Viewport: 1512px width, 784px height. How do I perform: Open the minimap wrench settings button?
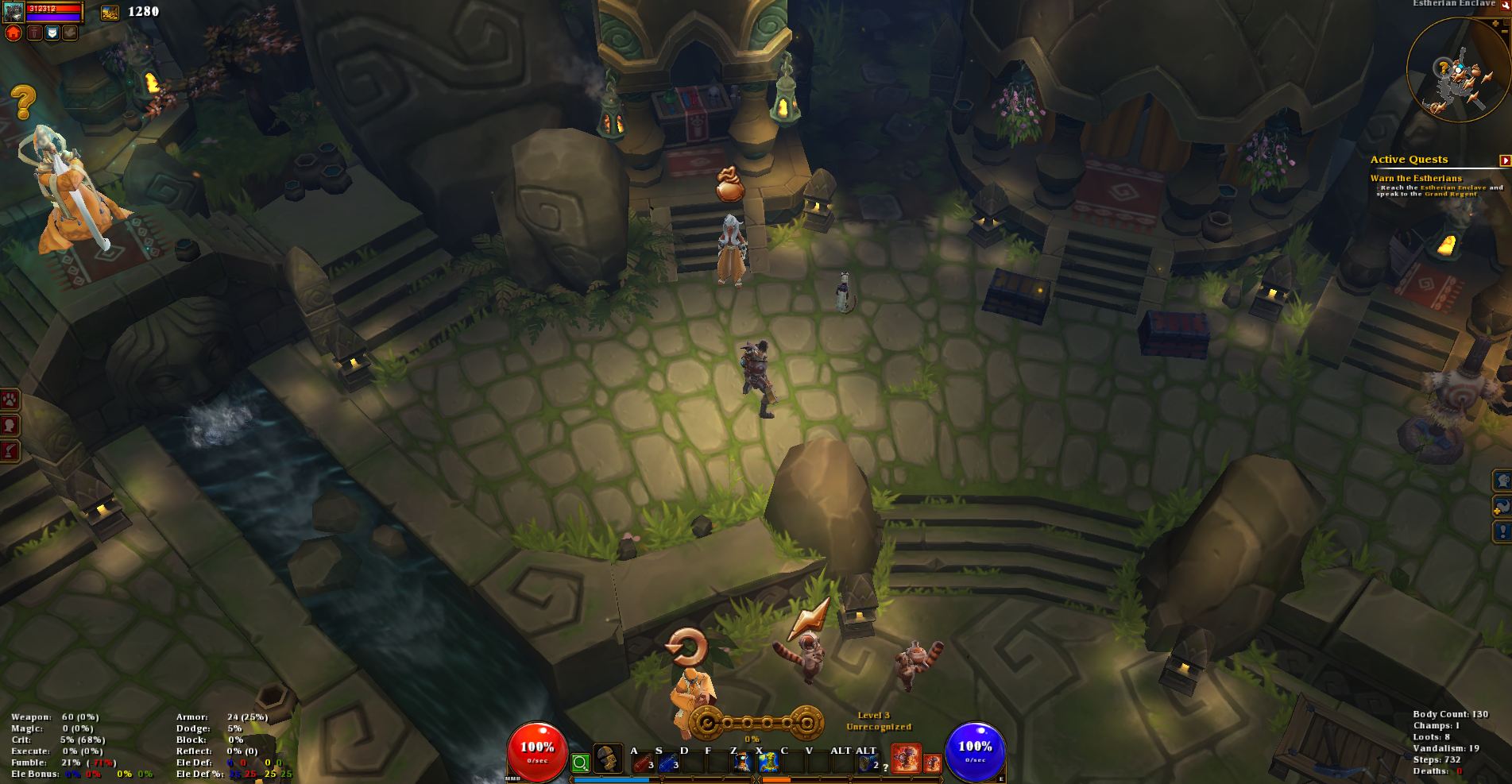(1506, 5)
